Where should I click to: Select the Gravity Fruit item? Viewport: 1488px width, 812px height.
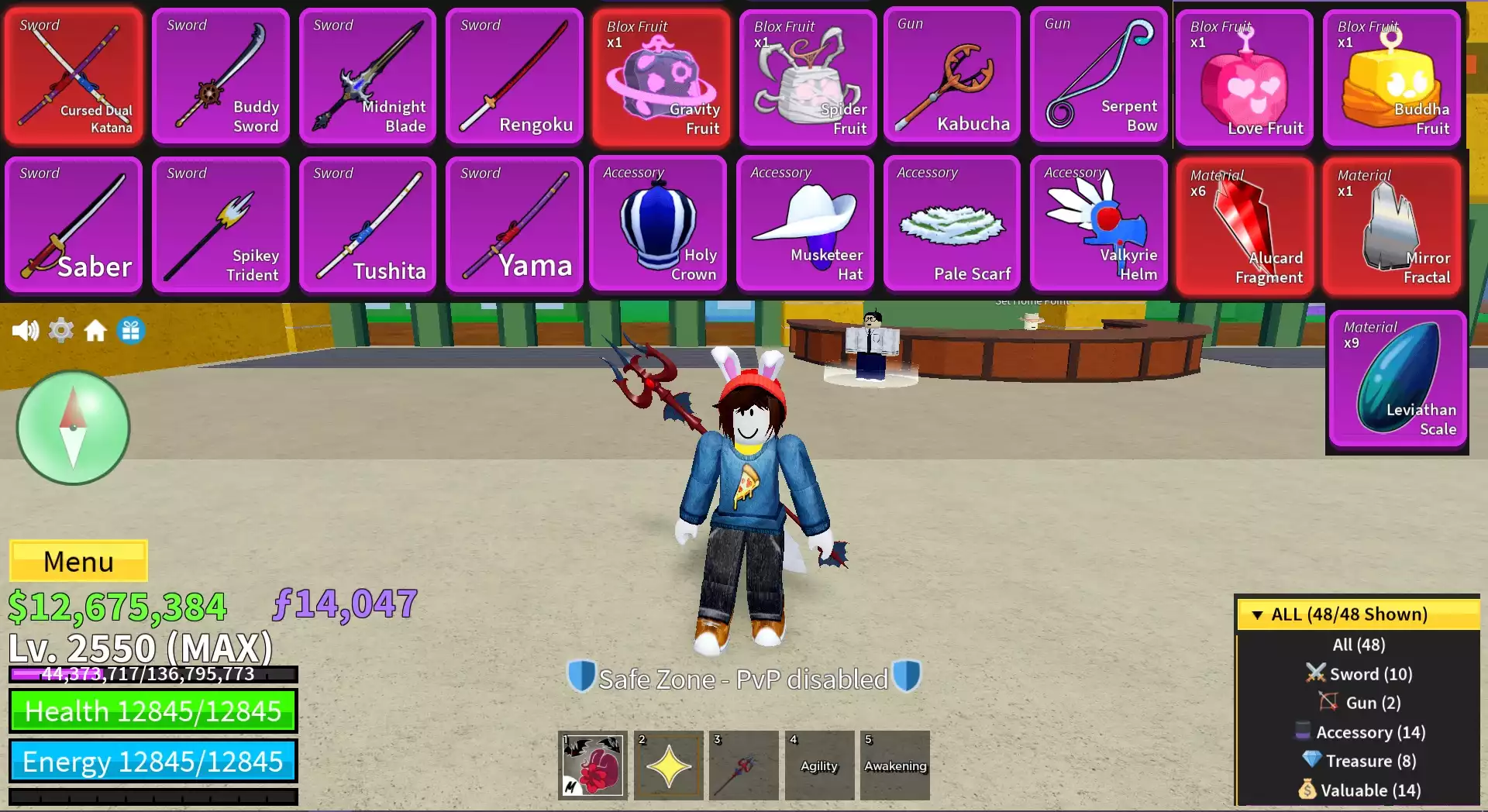pos(660,74)
